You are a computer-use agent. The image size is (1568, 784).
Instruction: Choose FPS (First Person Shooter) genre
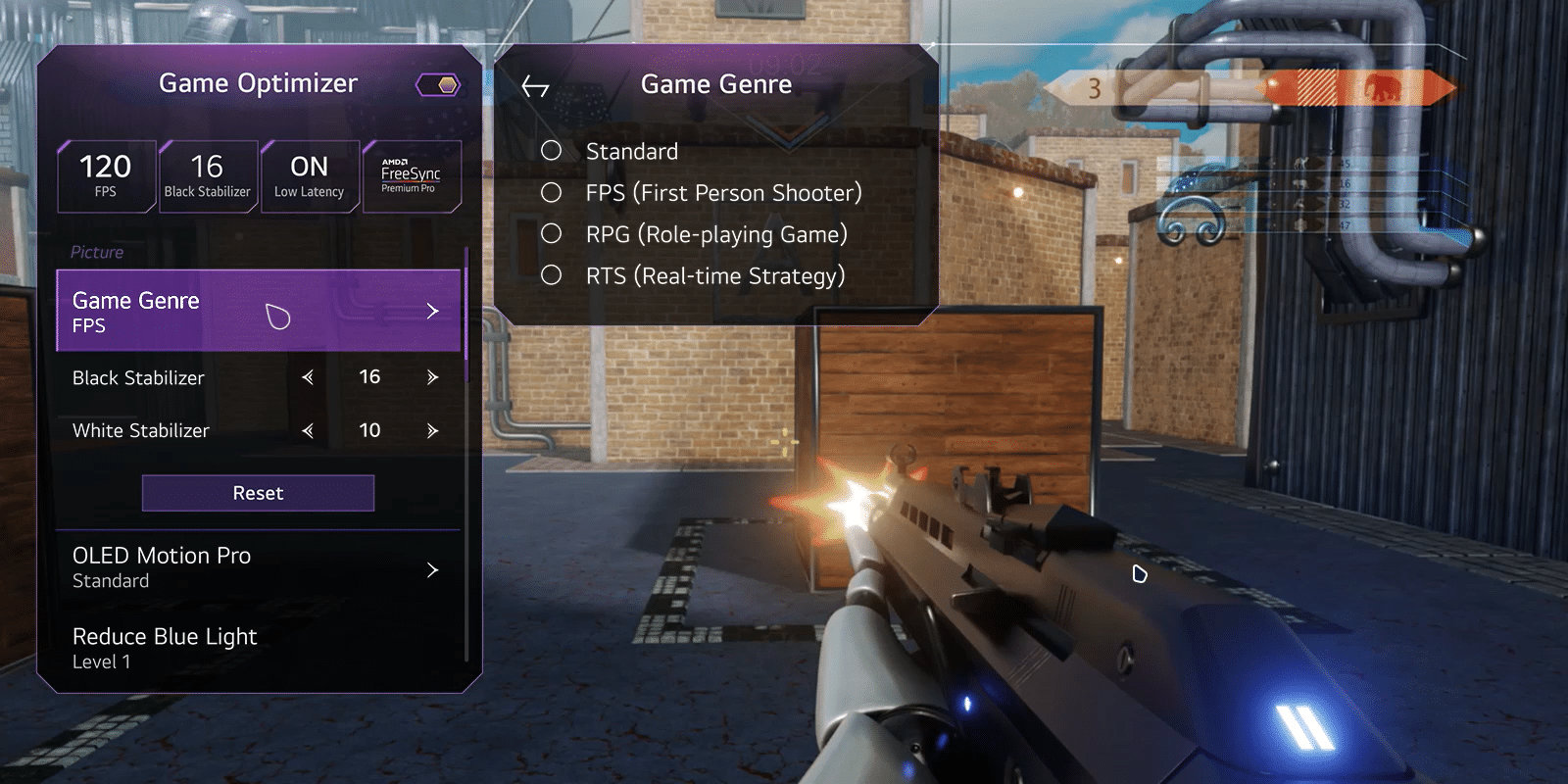(552, 193)
